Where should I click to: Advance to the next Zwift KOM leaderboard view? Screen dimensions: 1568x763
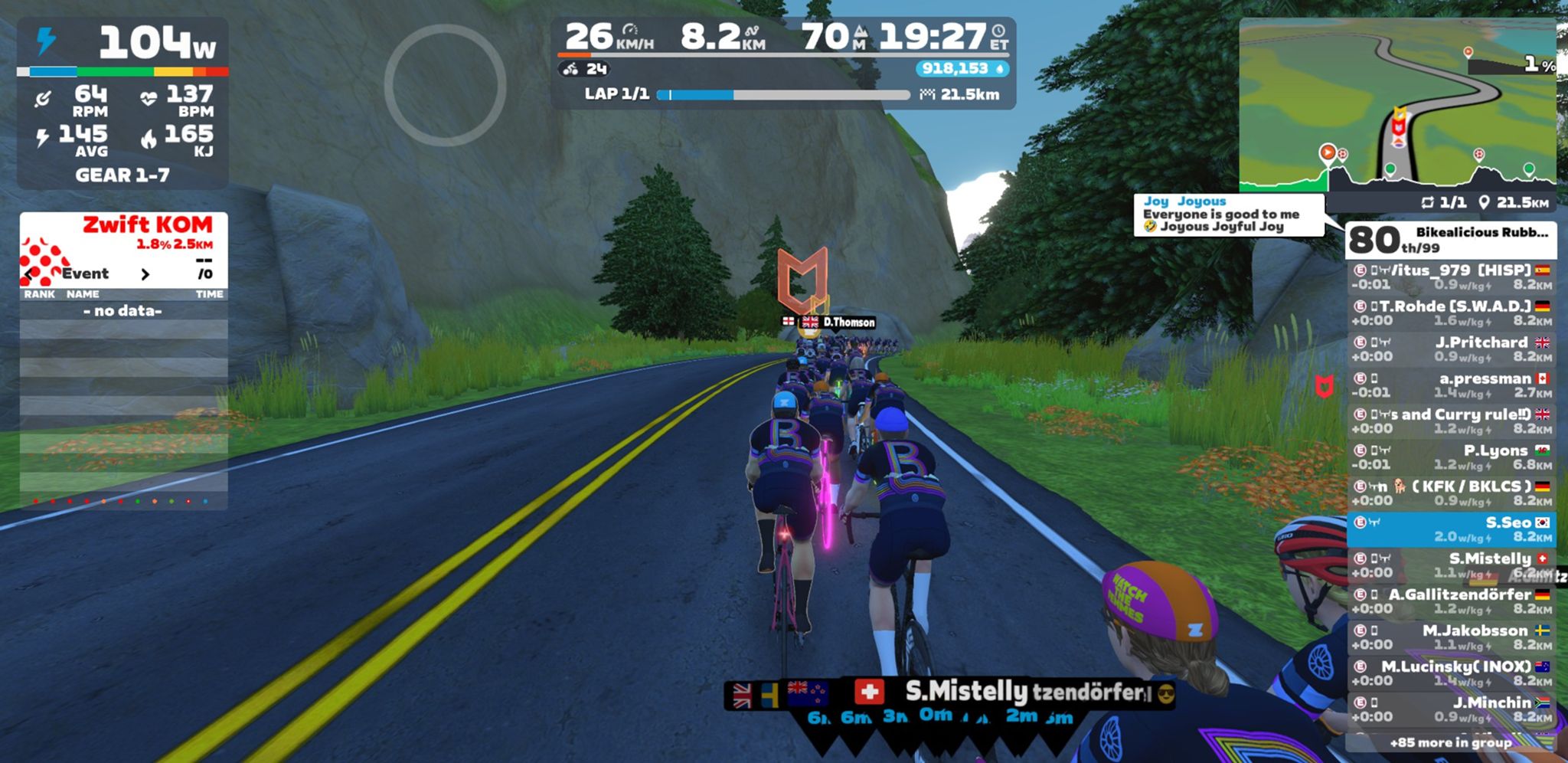point(145,273)
